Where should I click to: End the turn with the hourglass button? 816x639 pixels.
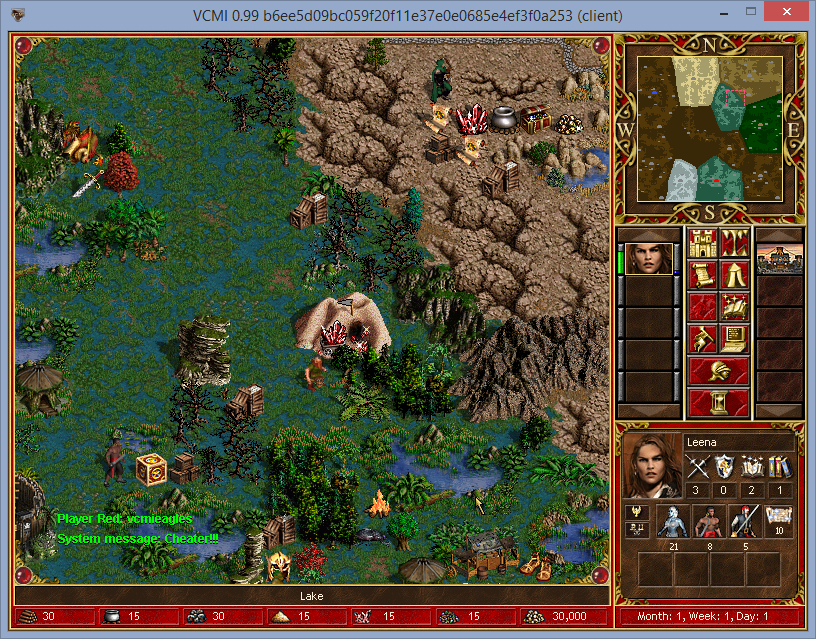718,403
